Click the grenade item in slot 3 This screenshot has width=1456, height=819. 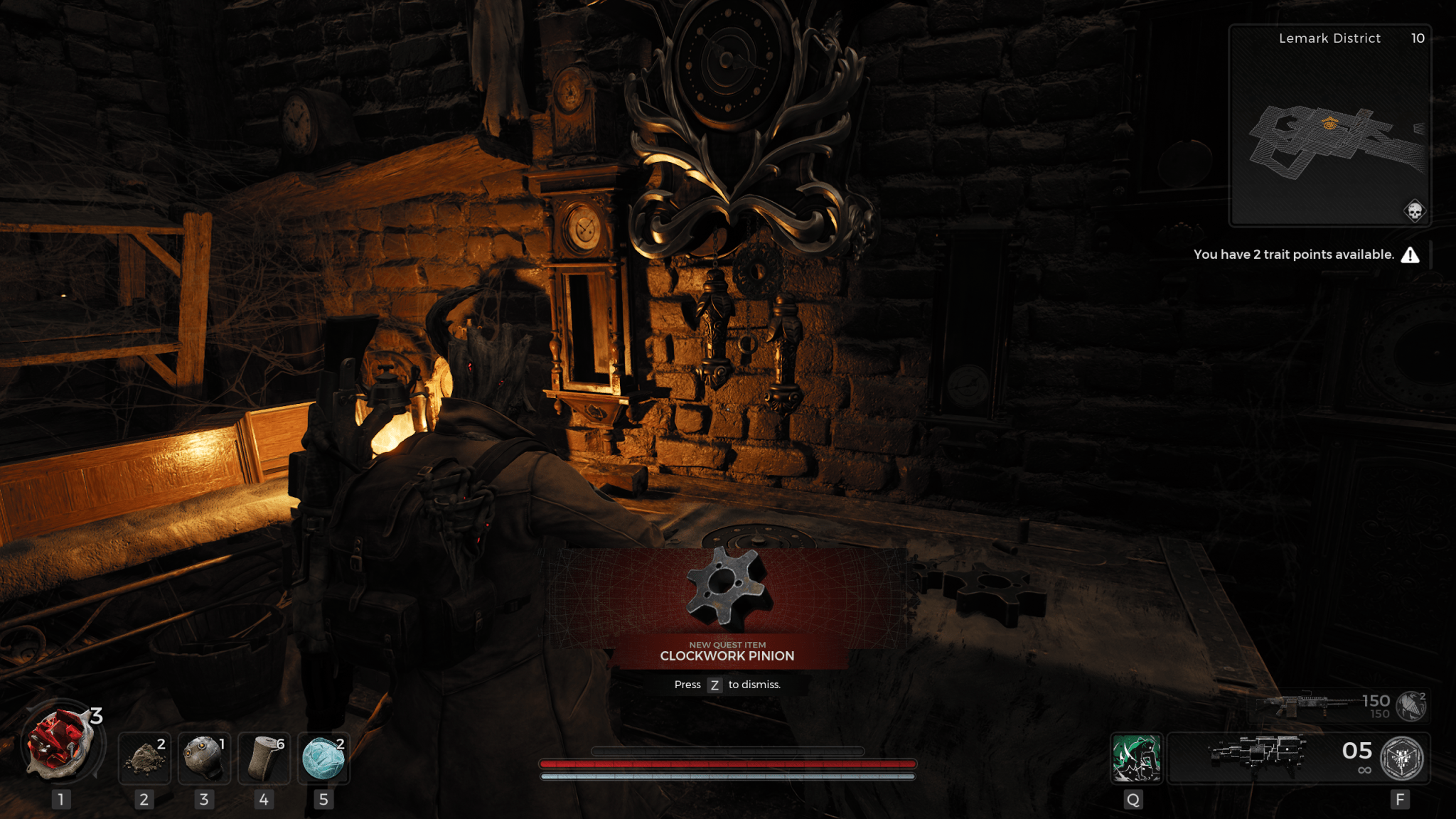(203, 759)
